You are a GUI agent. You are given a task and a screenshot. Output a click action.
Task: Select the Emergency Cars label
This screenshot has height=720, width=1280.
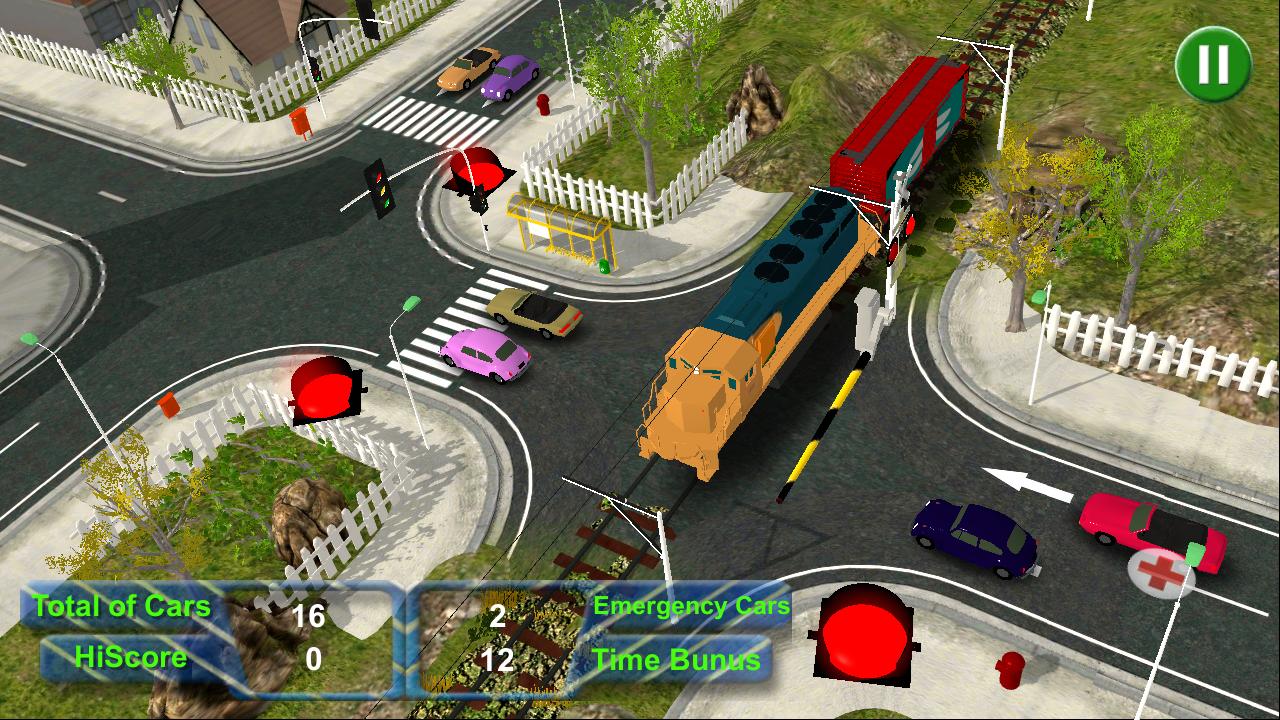click(690, 605)
